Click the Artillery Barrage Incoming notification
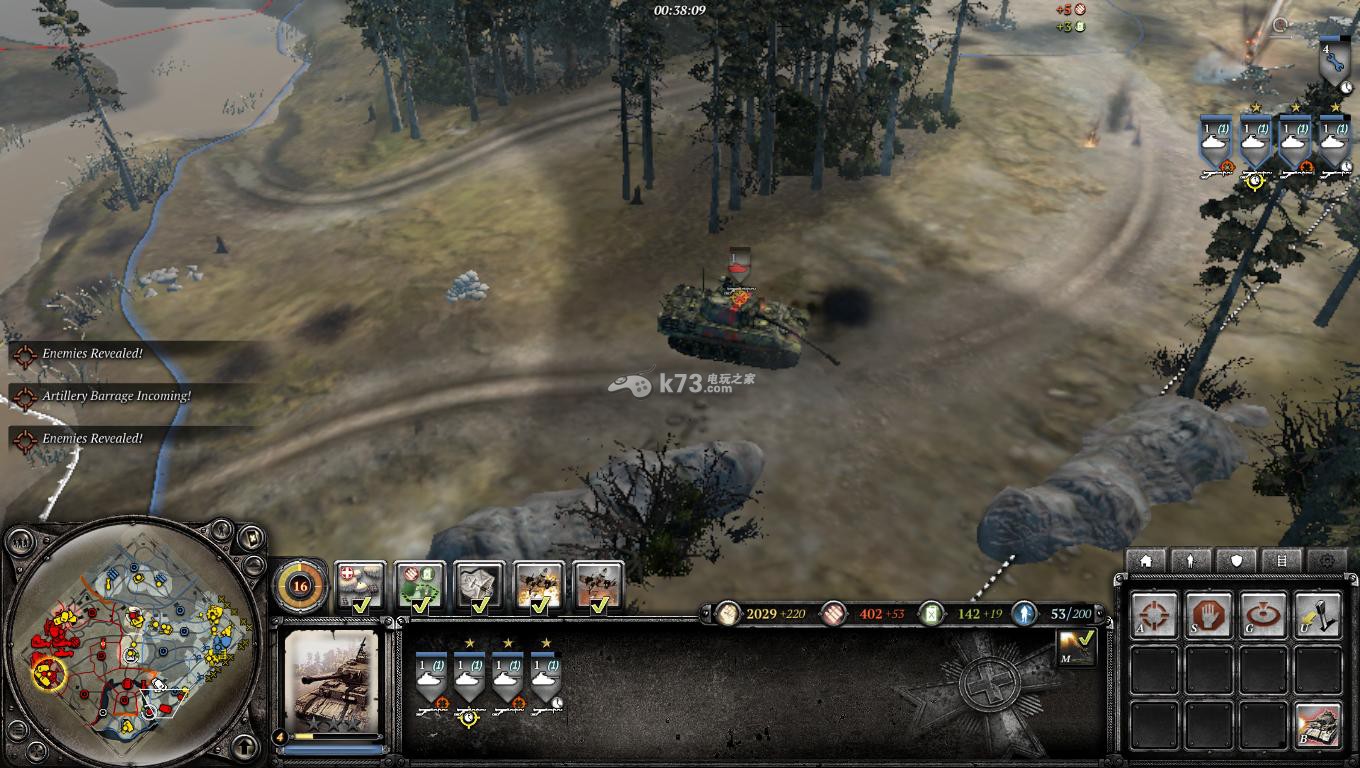Image resolution: width=1360 pixels, height=768 pixels. click(x=116, y=396)
